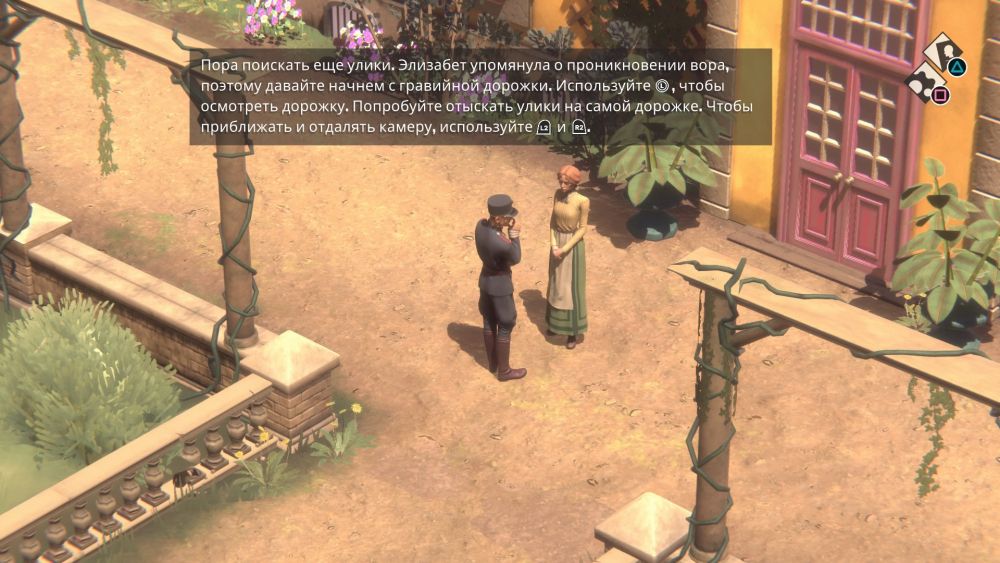The height and width of the screenshot is (563, 1000).
Task: Open the character profile diamond icon
Action: 943,52
